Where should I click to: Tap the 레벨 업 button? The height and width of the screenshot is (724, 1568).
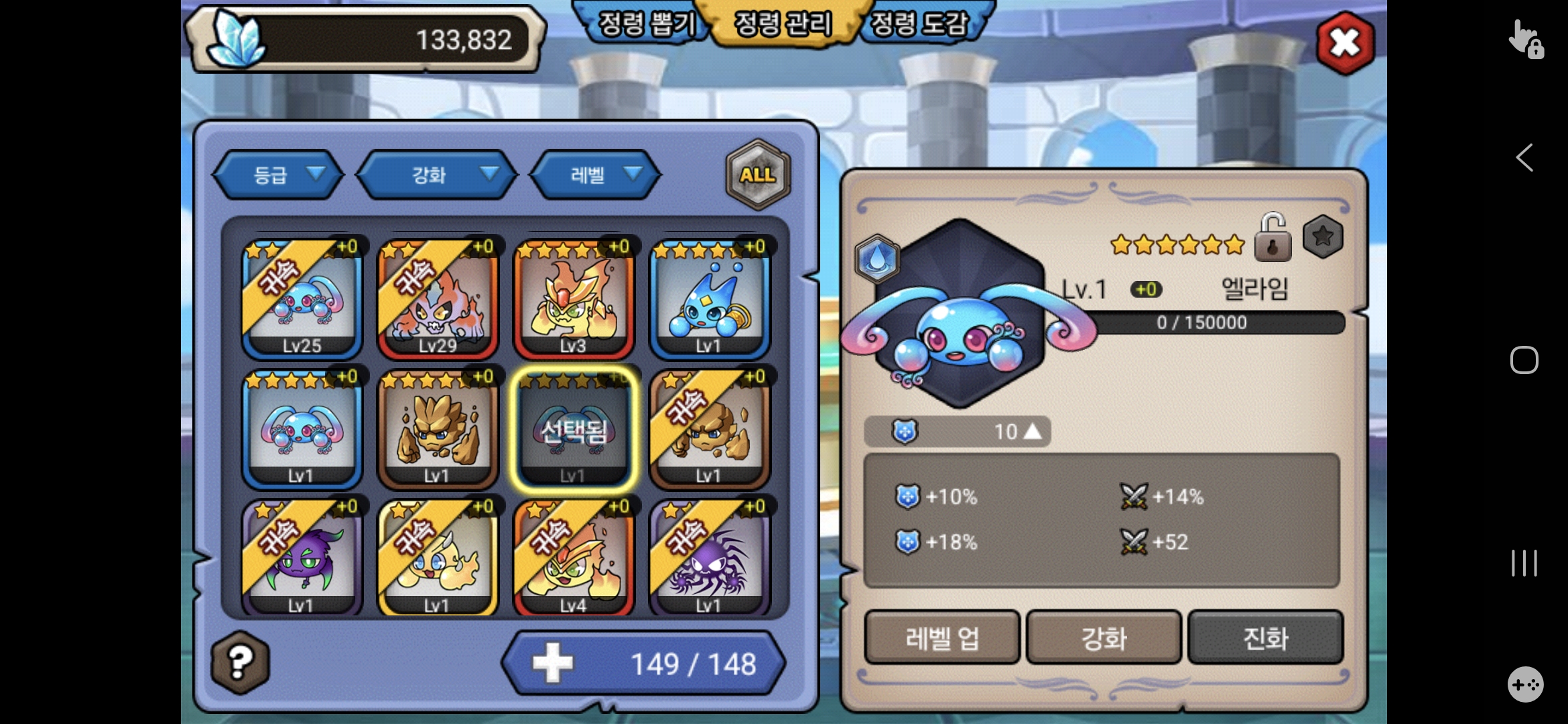(941, 638)
